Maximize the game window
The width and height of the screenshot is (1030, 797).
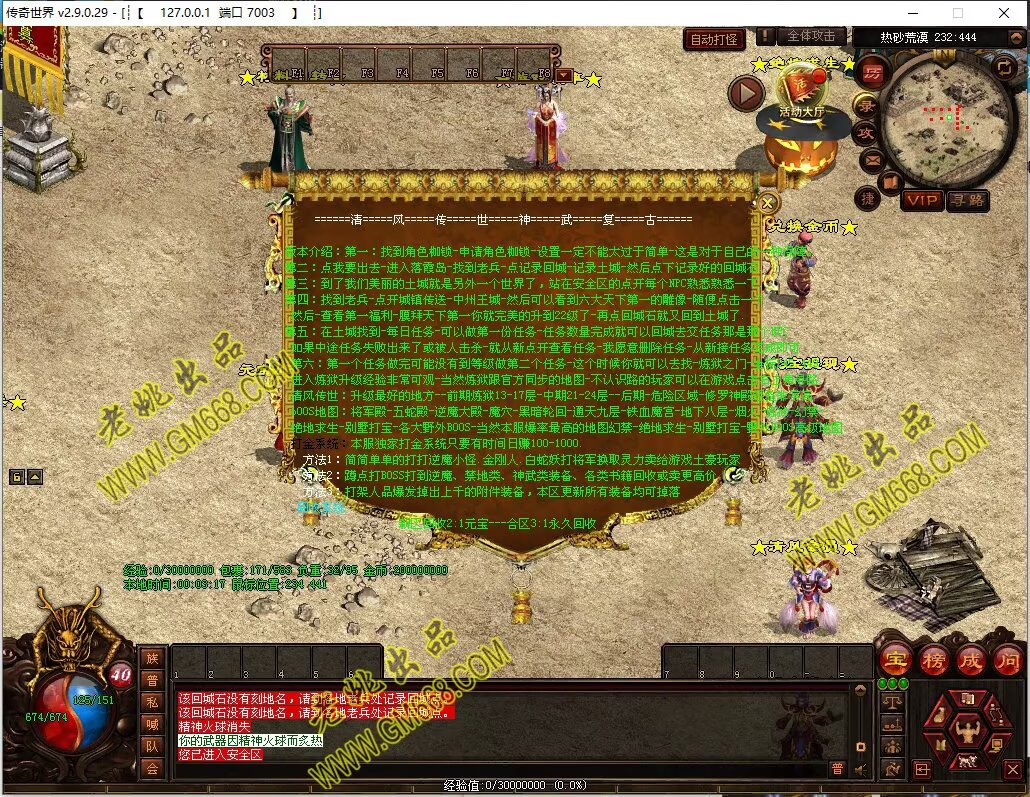click(x=957, y=13)
